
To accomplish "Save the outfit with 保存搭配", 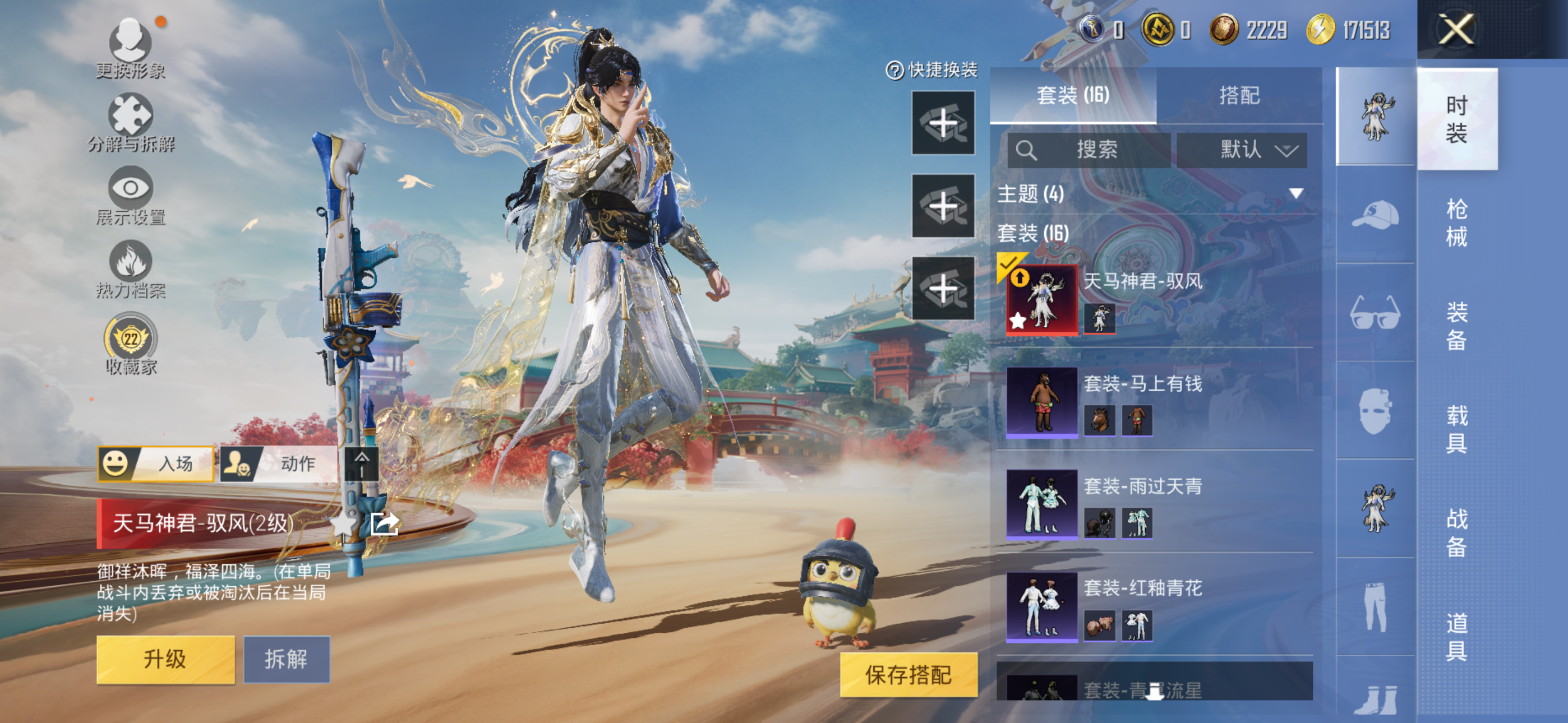I will (908, 674).
